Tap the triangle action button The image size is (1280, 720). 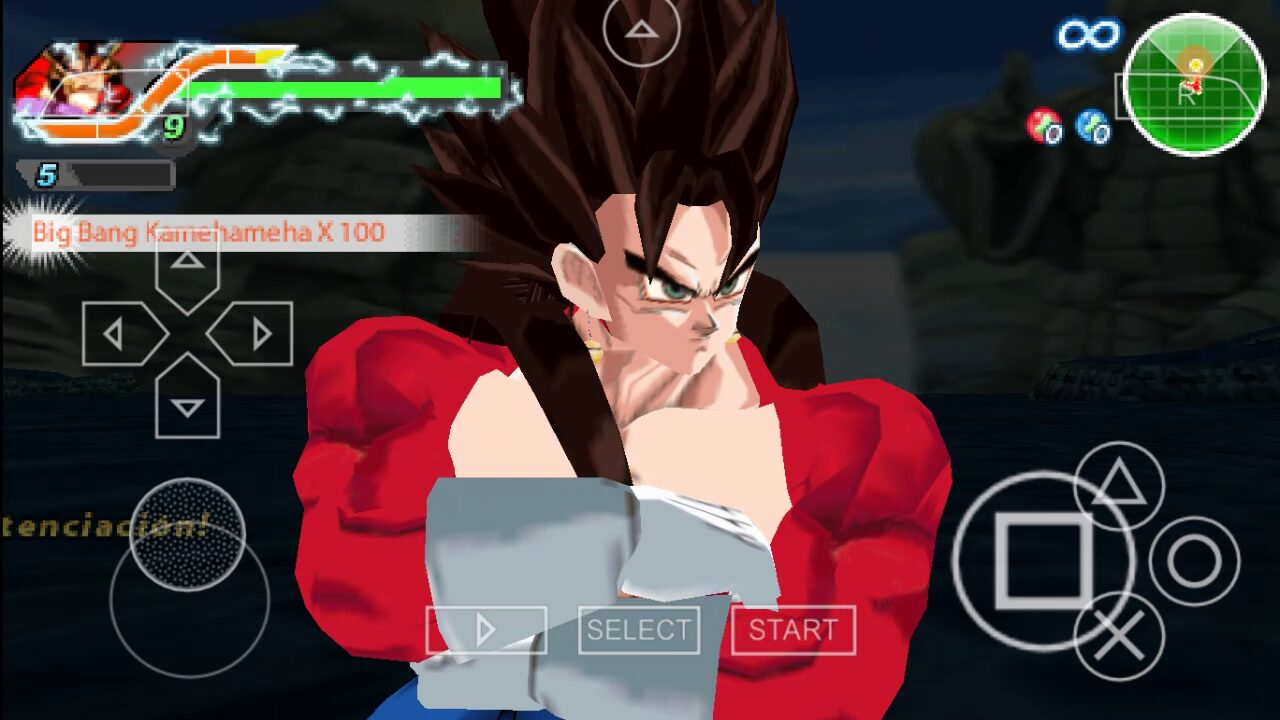[1119, 487]
